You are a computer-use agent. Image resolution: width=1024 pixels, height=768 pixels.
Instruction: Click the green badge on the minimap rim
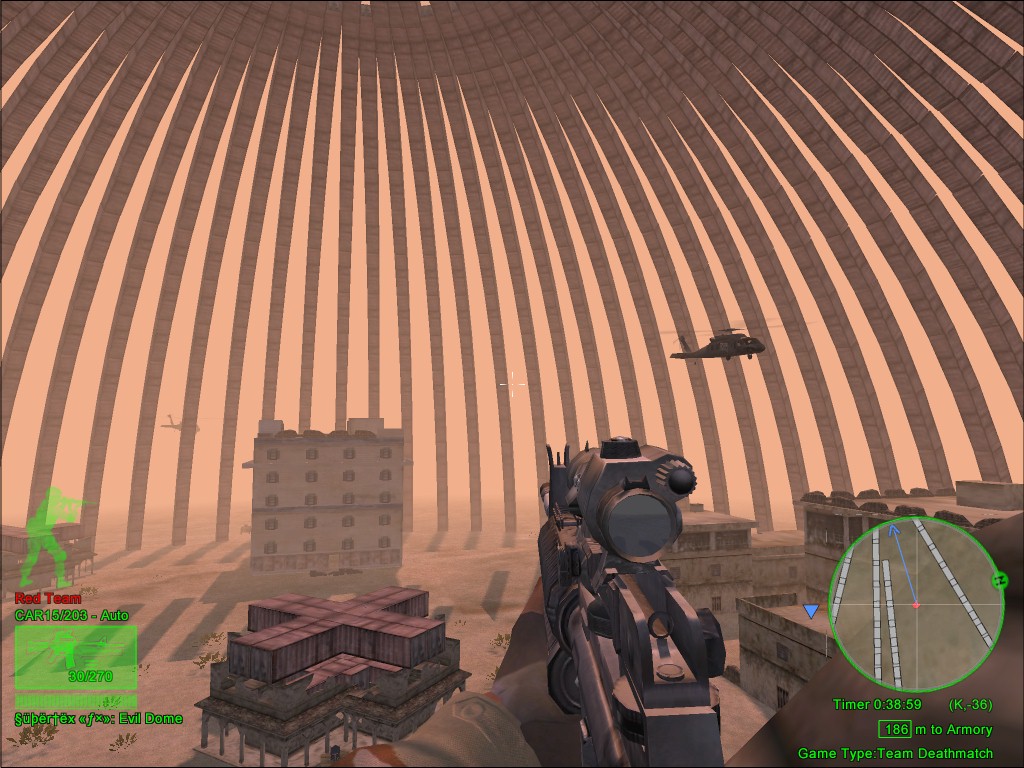(998, 580)
